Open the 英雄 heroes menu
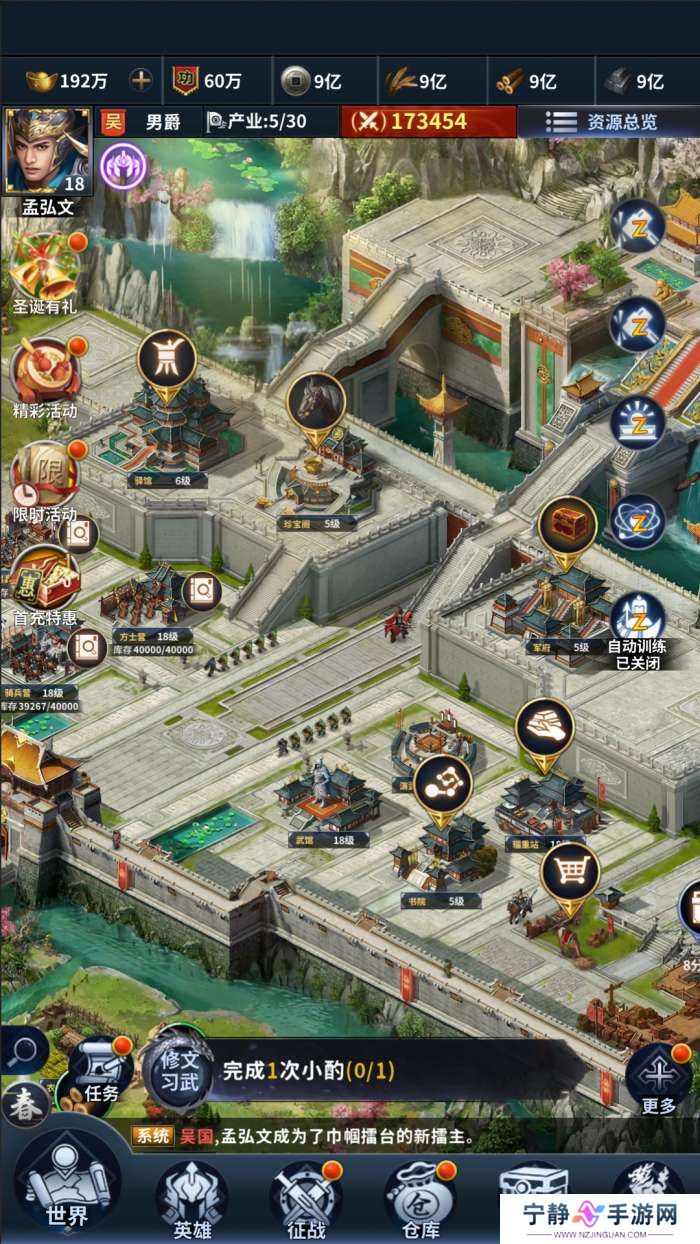Image resolution: width=700 pixels, height=1244 pixels. (191, 1198)
